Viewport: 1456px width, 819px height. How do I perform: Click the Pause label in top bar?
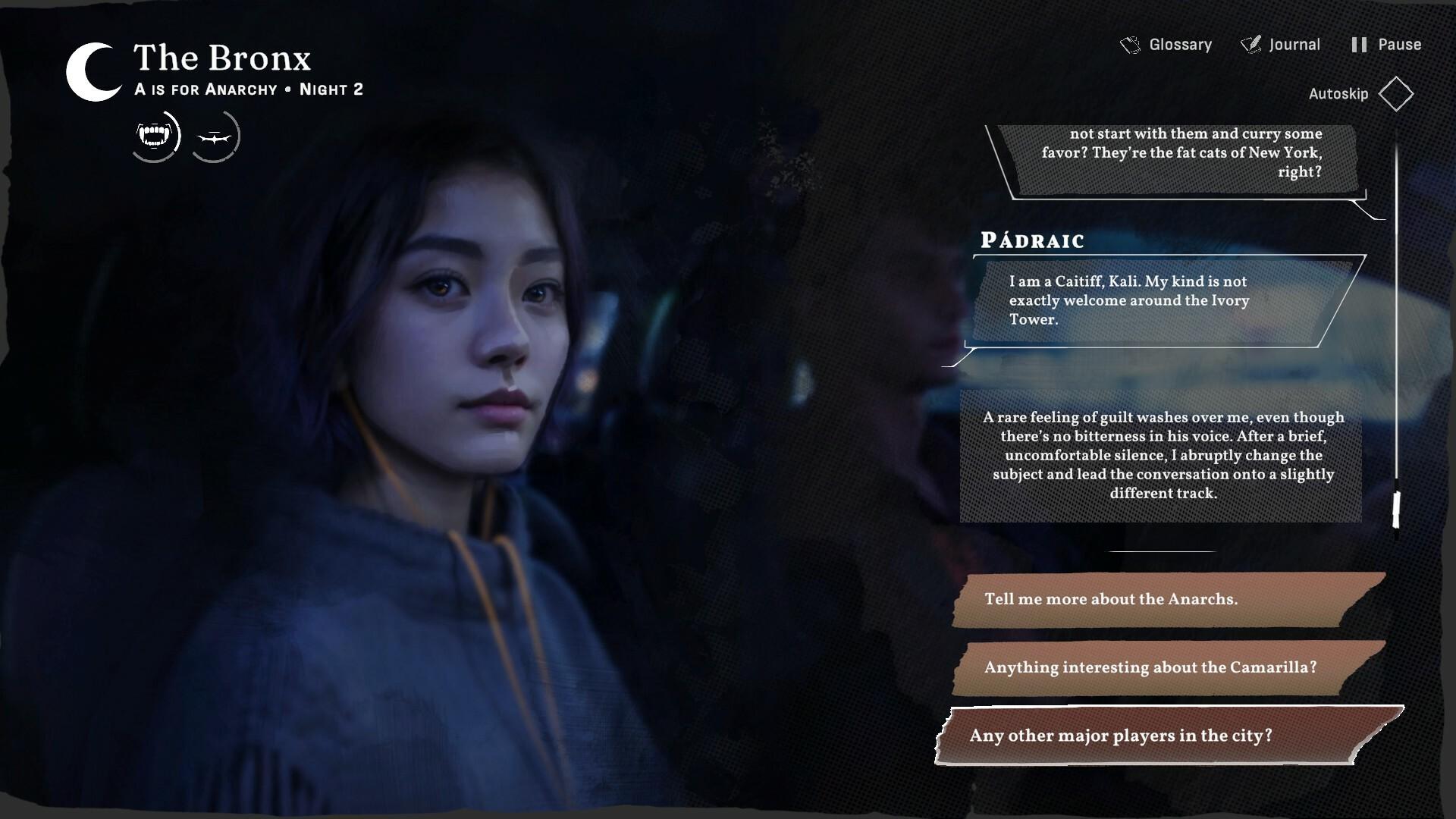[1399, 44]
